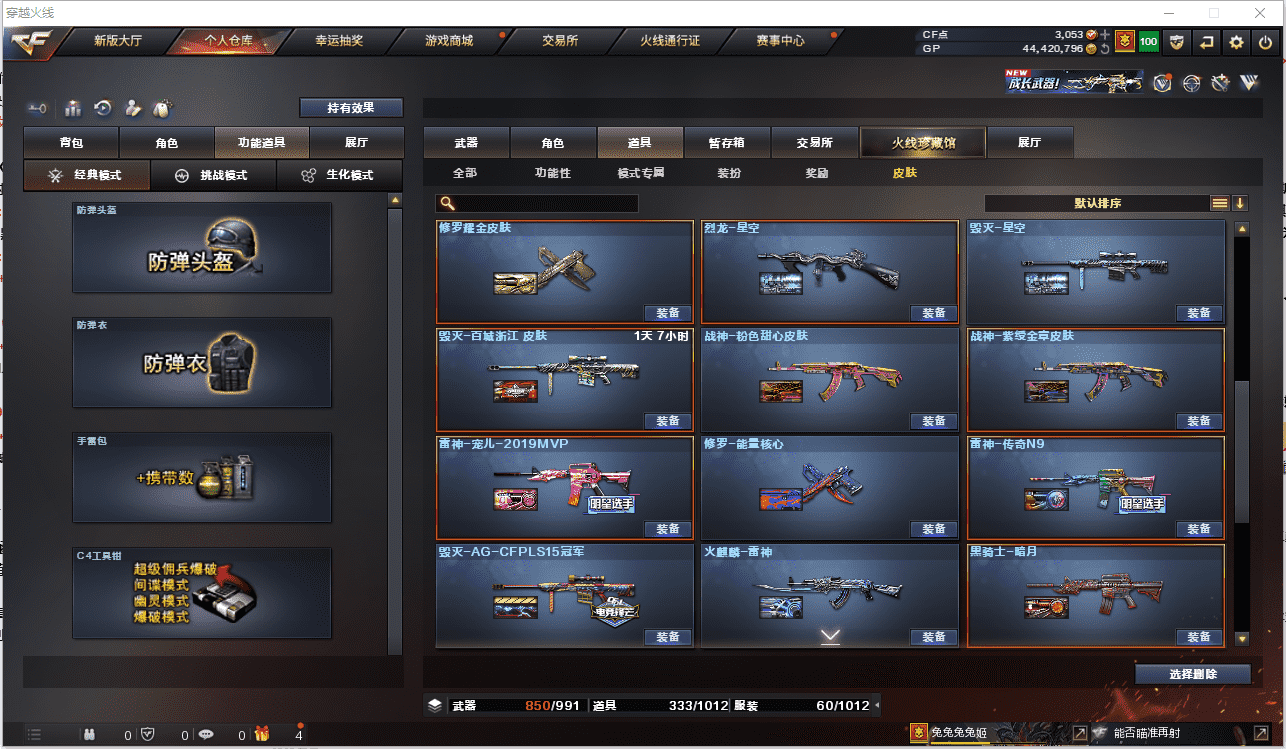This screenshot has width=1286, height=749.
Task: Select the 防弹头盔 helmet slot
Action: pyautogui.click(x=202, y=248)
